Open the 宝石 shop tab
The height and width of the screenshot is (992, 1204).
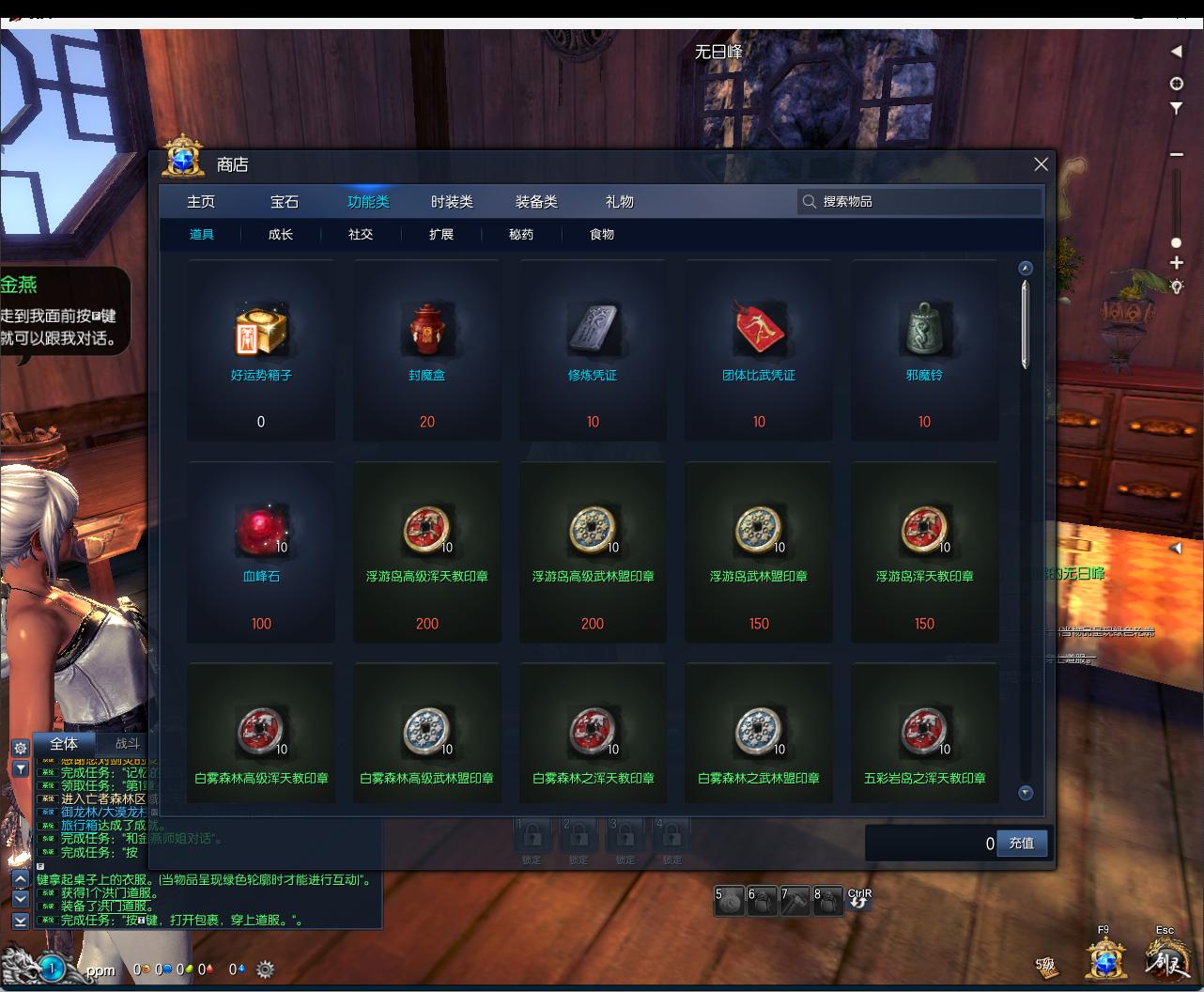(285, 202)
